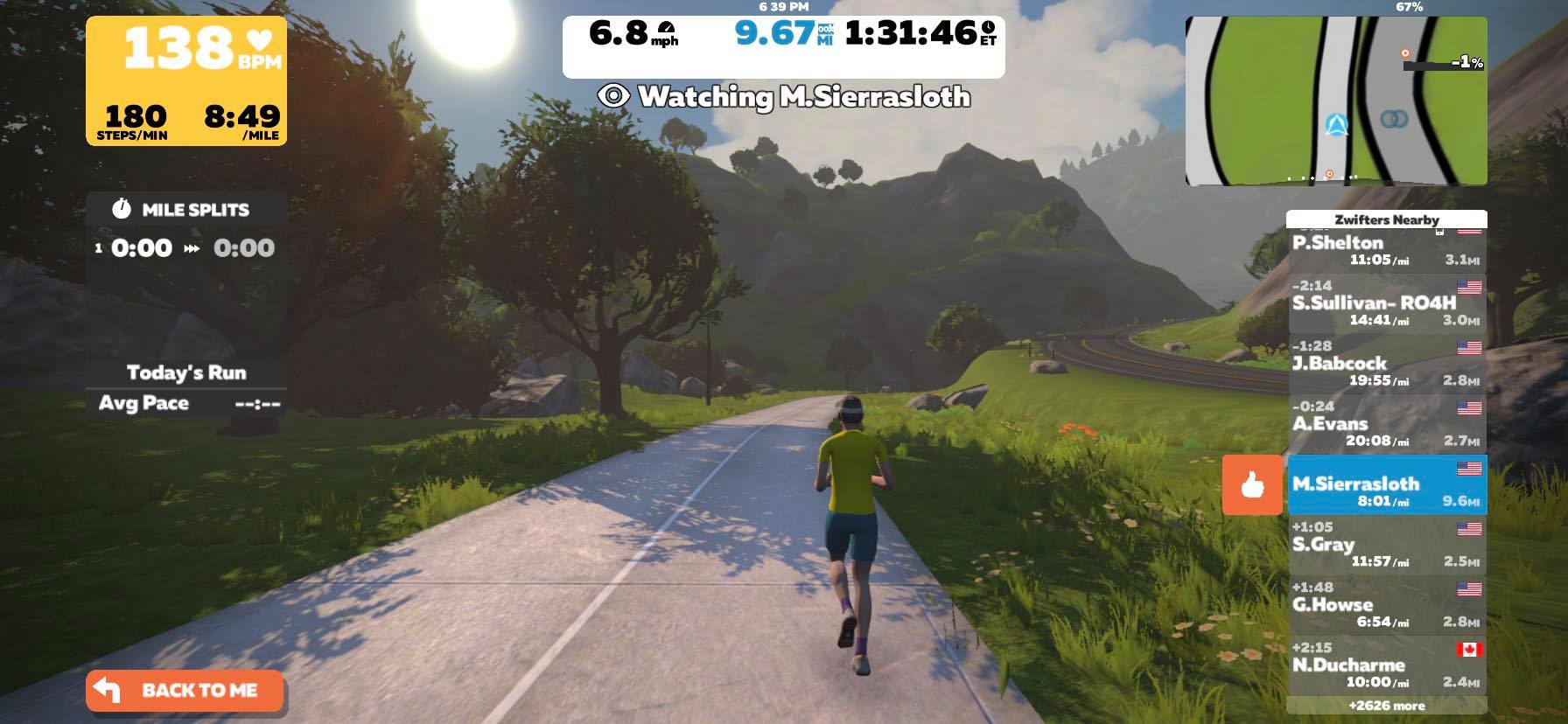
Task: Watch J.Babcock from the nearby list
Action: click(x=1386, y=363)
